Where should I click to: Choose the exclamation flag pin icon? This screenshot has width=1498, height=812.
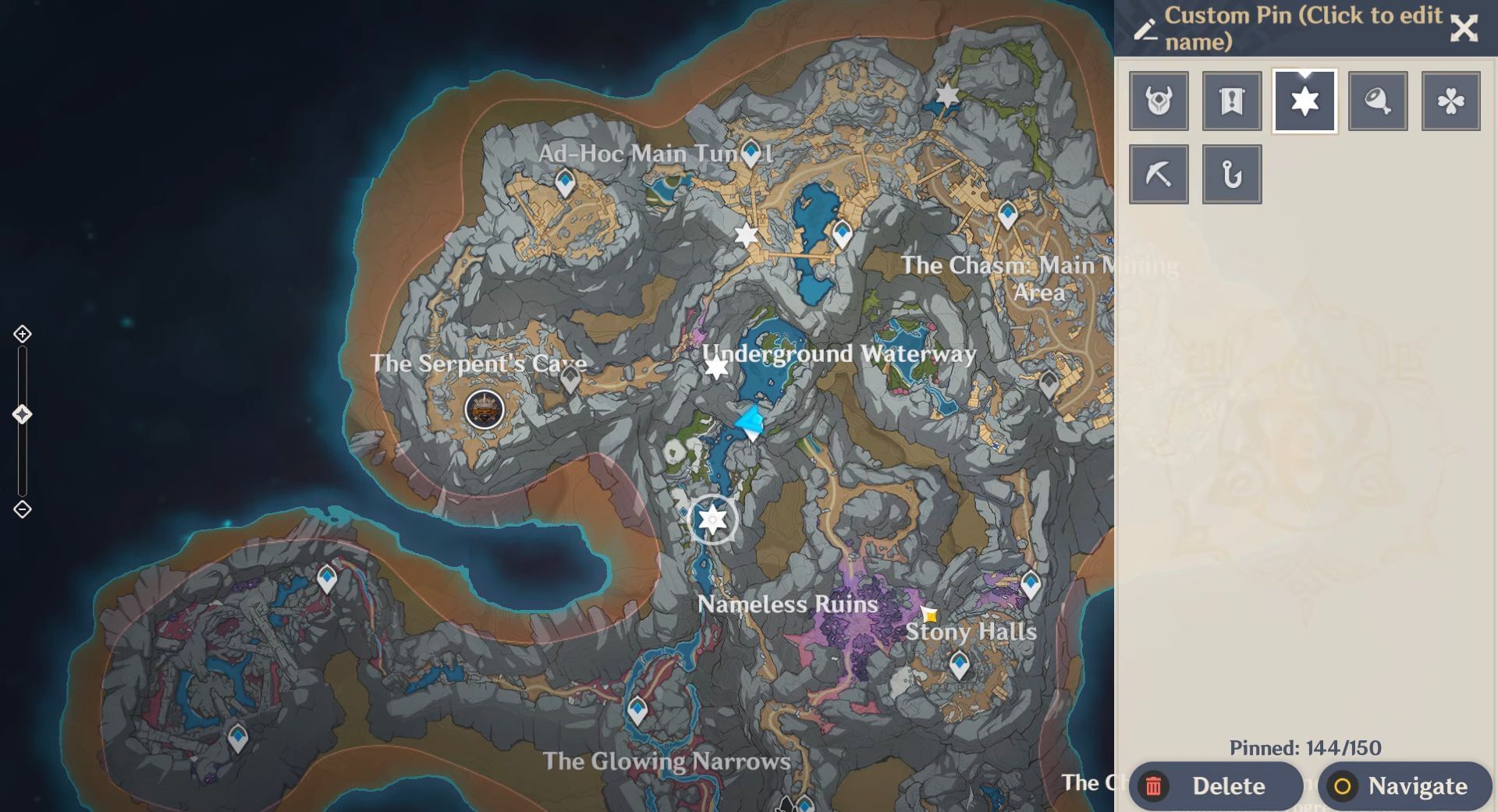coord(1231,101)
